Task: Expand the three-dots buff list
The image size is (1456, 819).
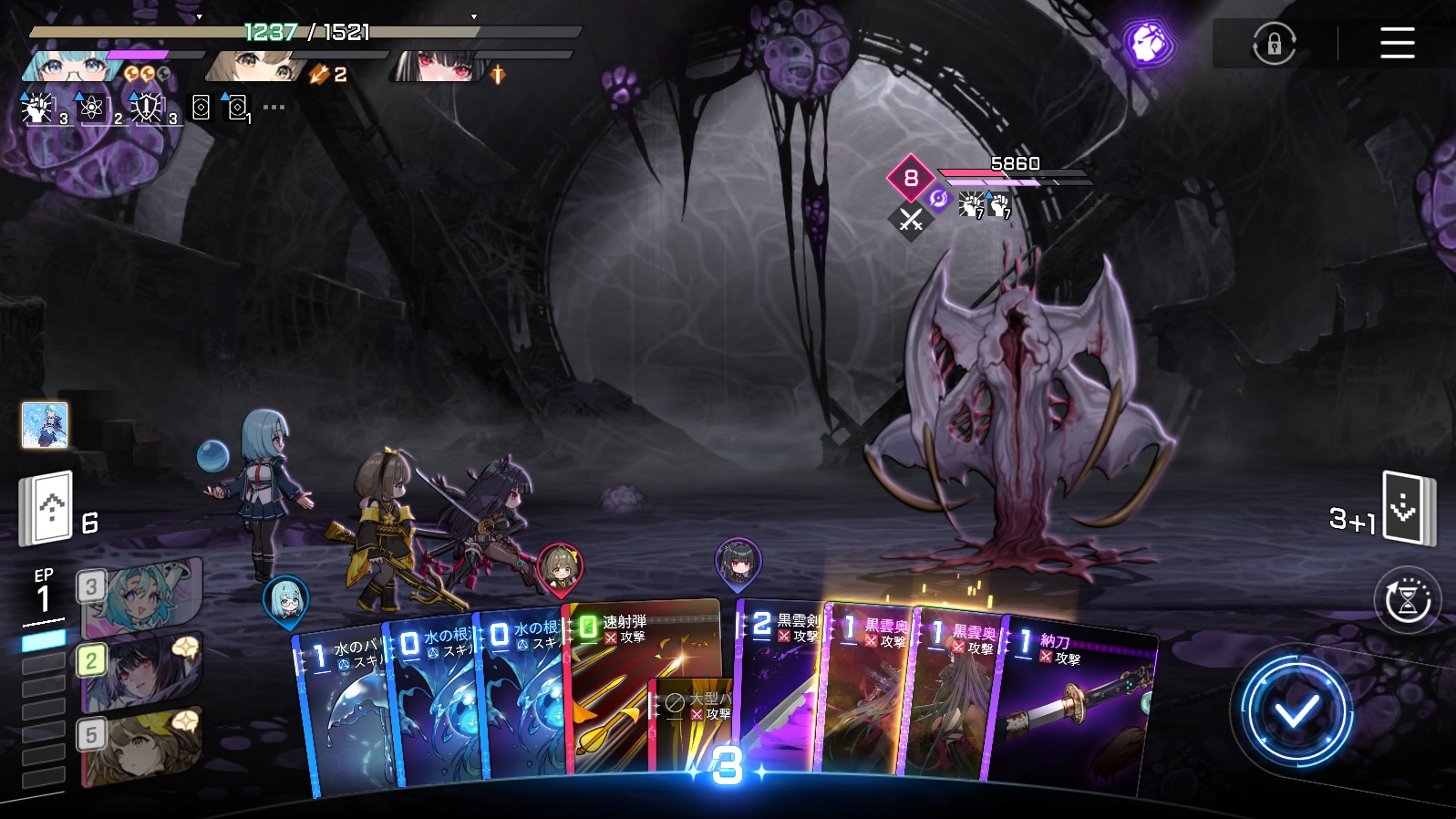Action: 274,108
